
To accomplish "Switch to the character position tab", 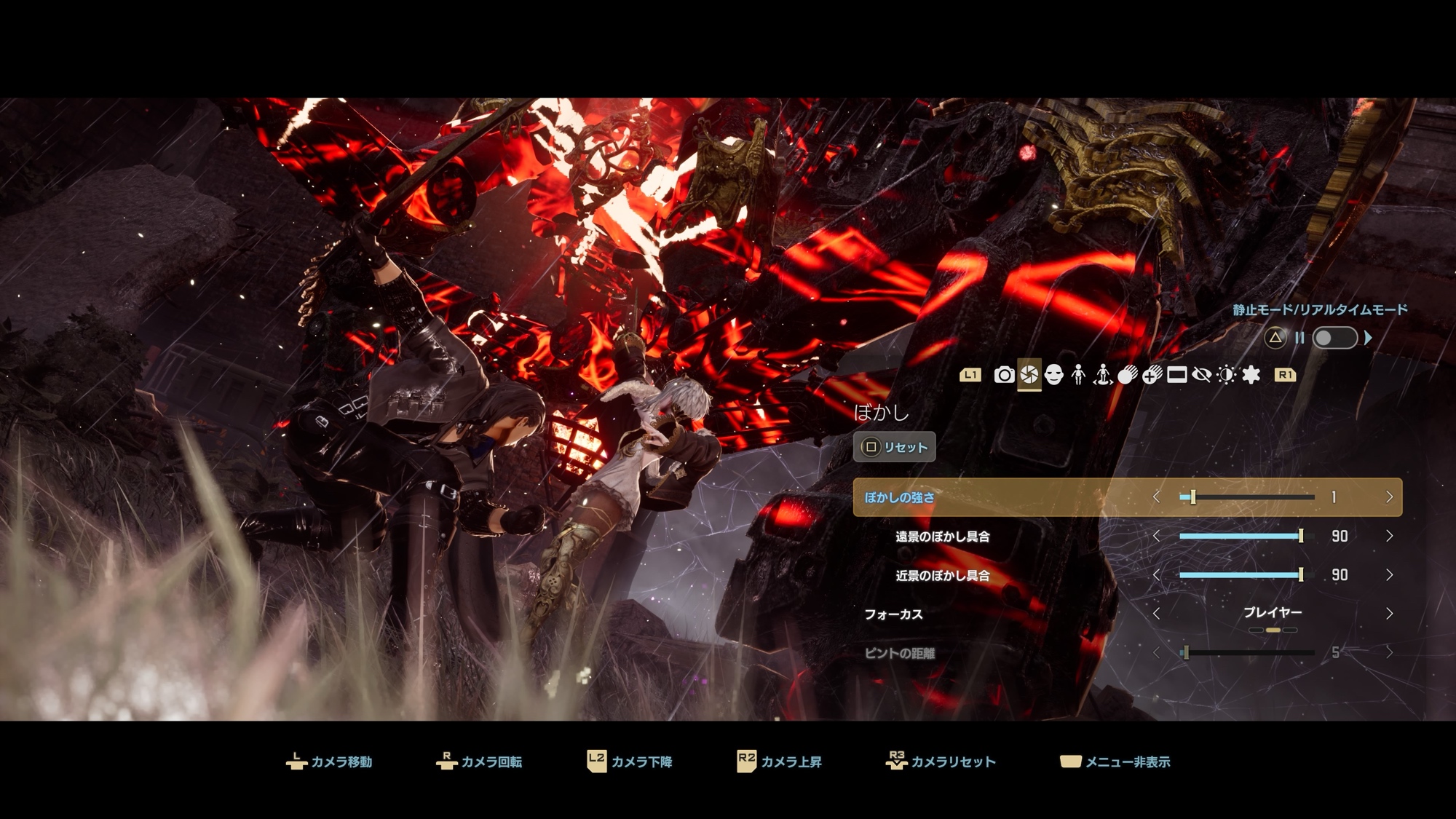I will [x=1103, y=375].
